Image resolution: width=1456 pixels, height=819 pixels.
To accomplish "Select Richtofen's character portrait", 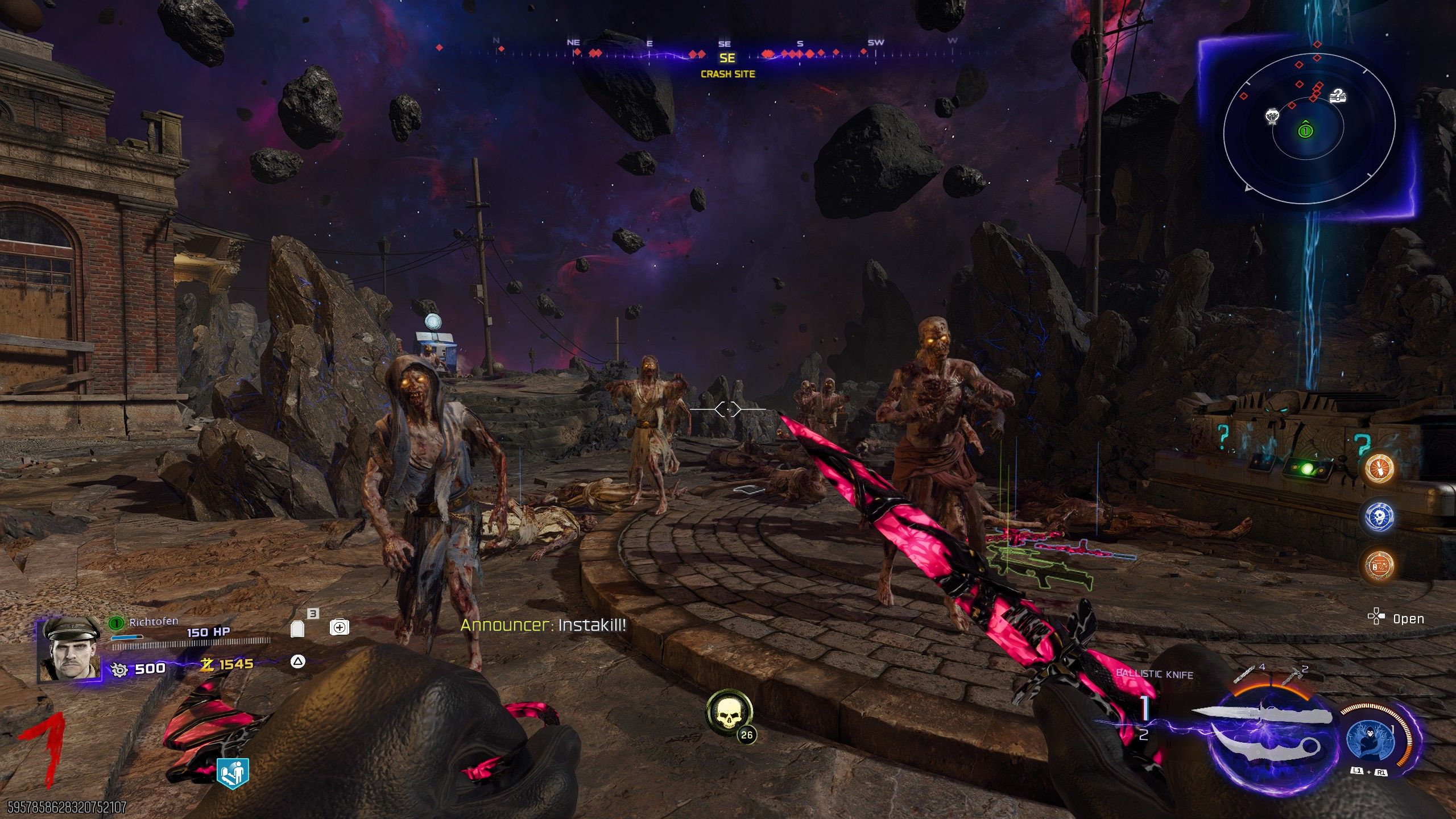I will click(68, 650).
